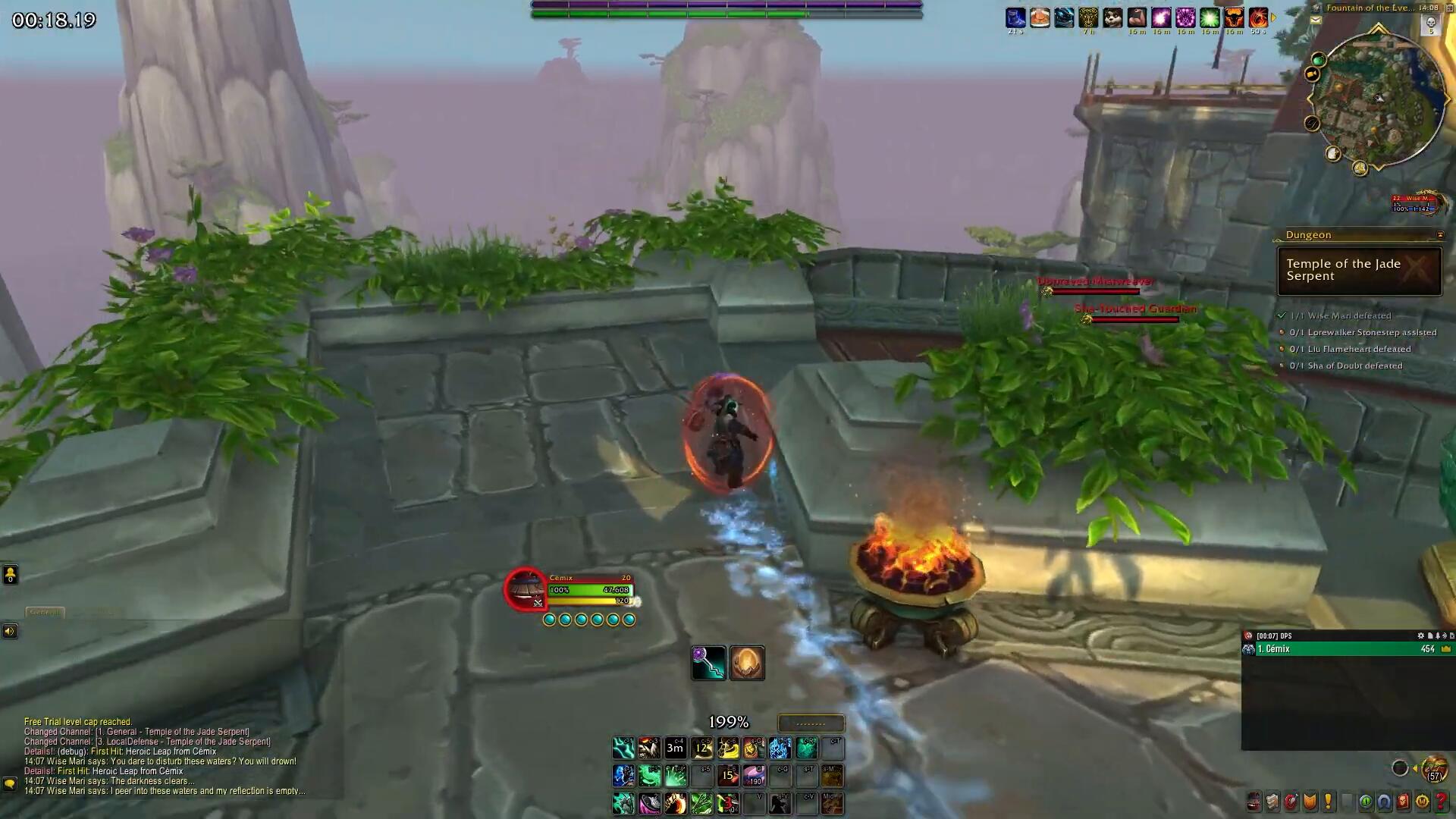The height and width of the screenshot is (819, 1456).
Task: Click the Cemix player portrait frame
Action: [526, 589]
